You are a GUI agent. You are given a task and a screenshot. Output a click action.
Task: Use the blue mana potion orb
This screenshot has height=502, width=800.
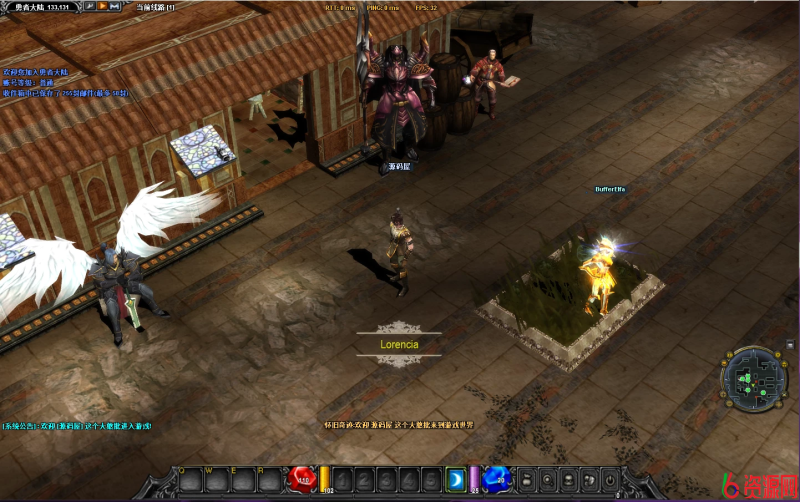(497, 479)
